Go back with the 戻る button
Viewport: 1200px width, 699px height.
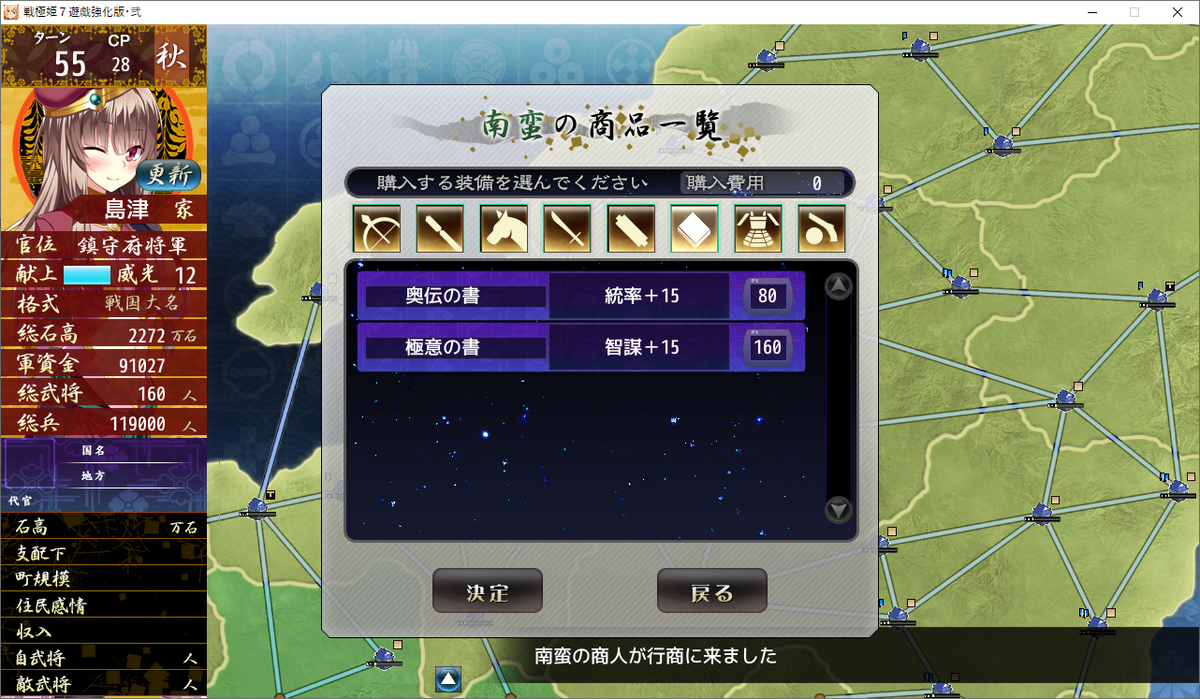(712, 591)
